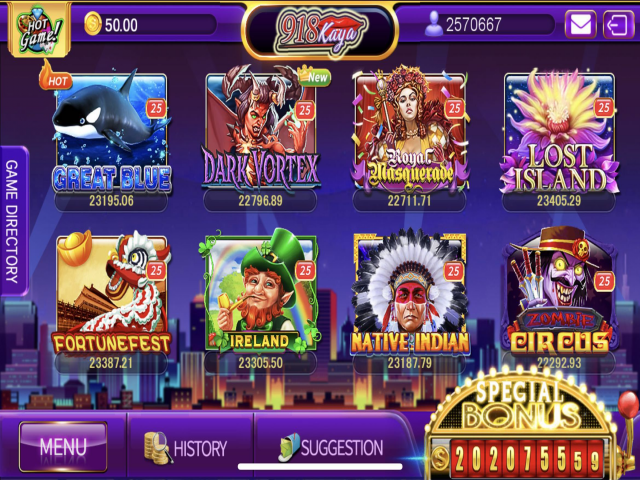Open the Suggestion option
The width and height of the screenshot is (640, 480).
[x=330, y=448]
